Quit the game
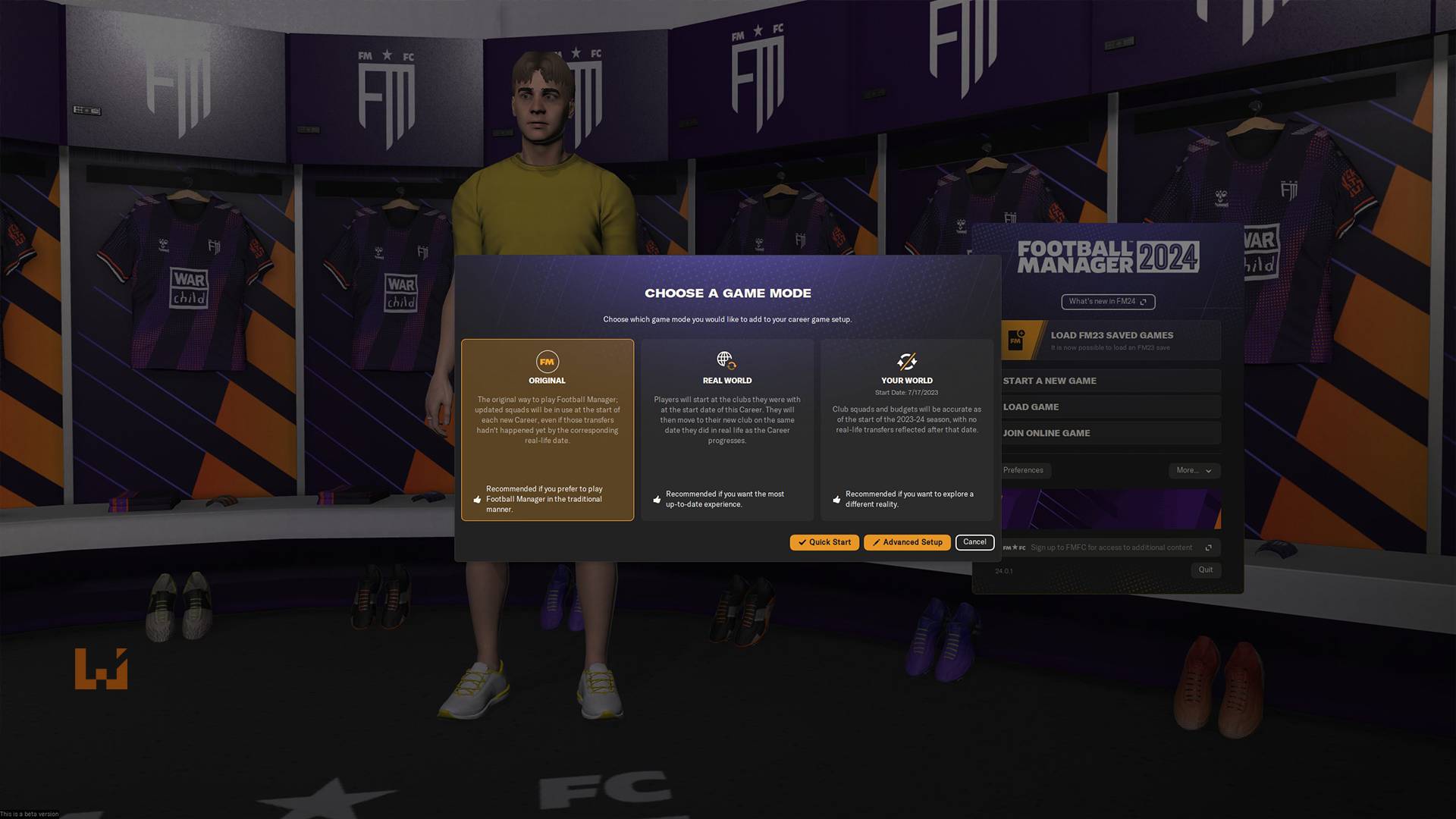This screenshot has height=819, width=1456. click(x=1205, y=570)
